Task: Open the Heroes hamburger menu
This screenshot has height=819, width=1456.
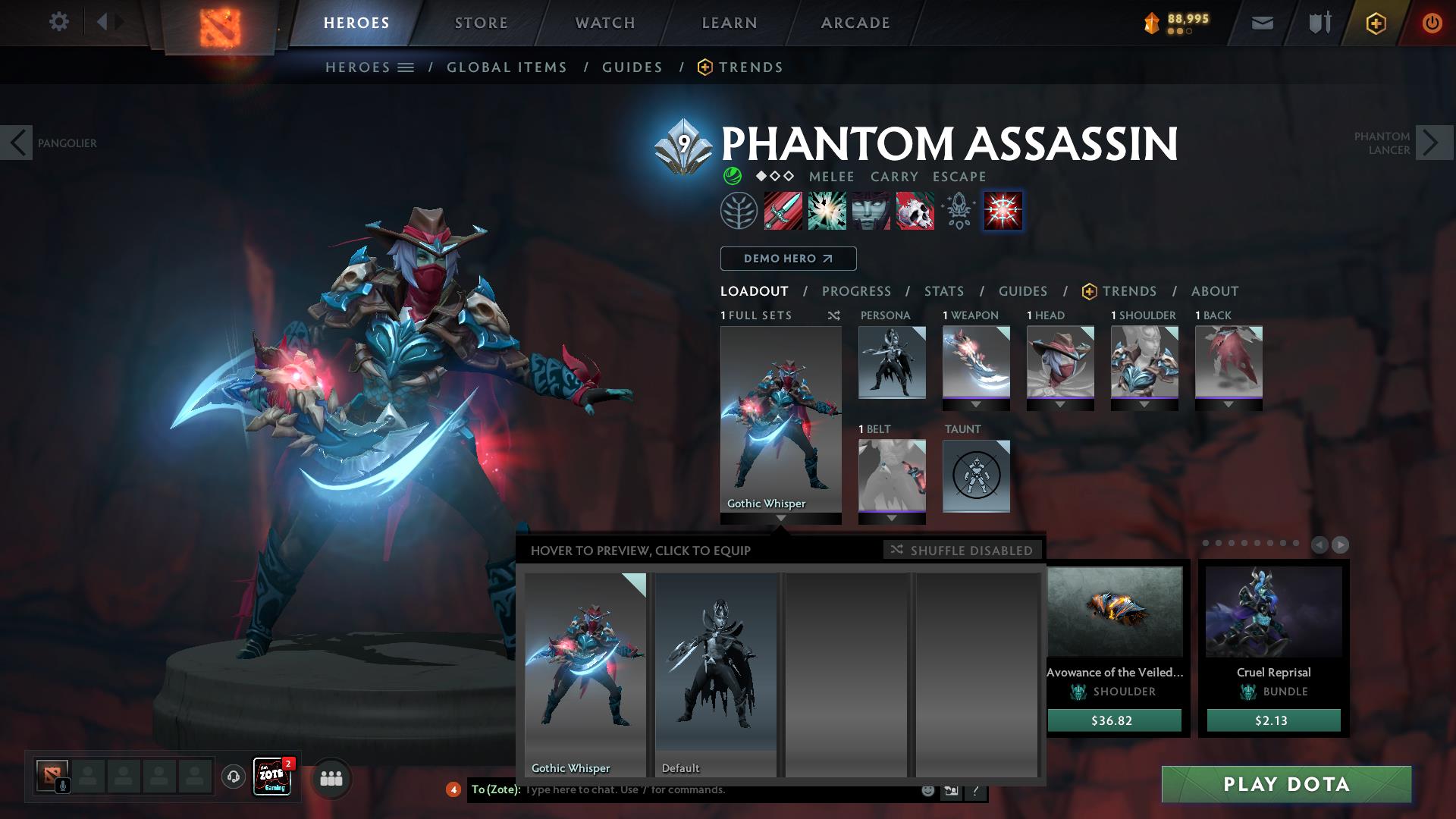Action: click(x=406, y=67)
